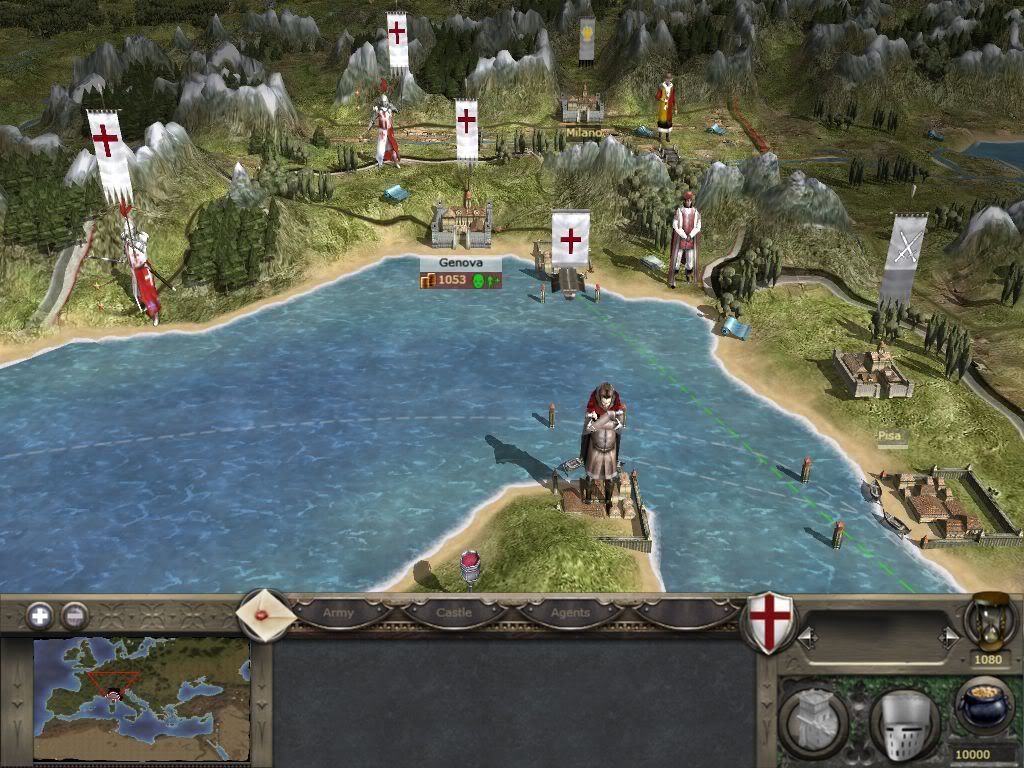Open recruitment with the knight helmet button

click(x=903, y=719)
